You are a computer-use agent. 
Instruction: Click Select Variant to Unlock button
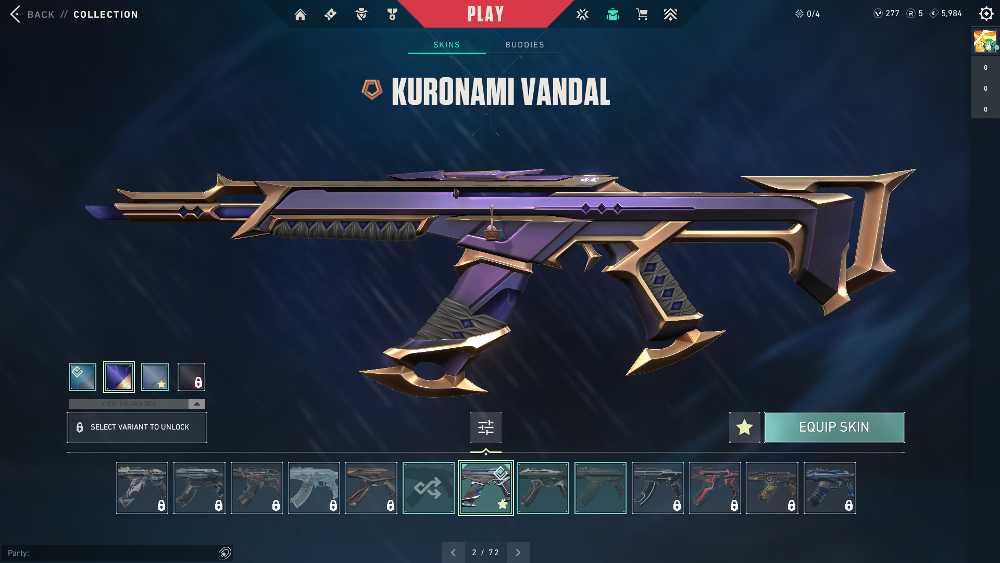point(136,427)
